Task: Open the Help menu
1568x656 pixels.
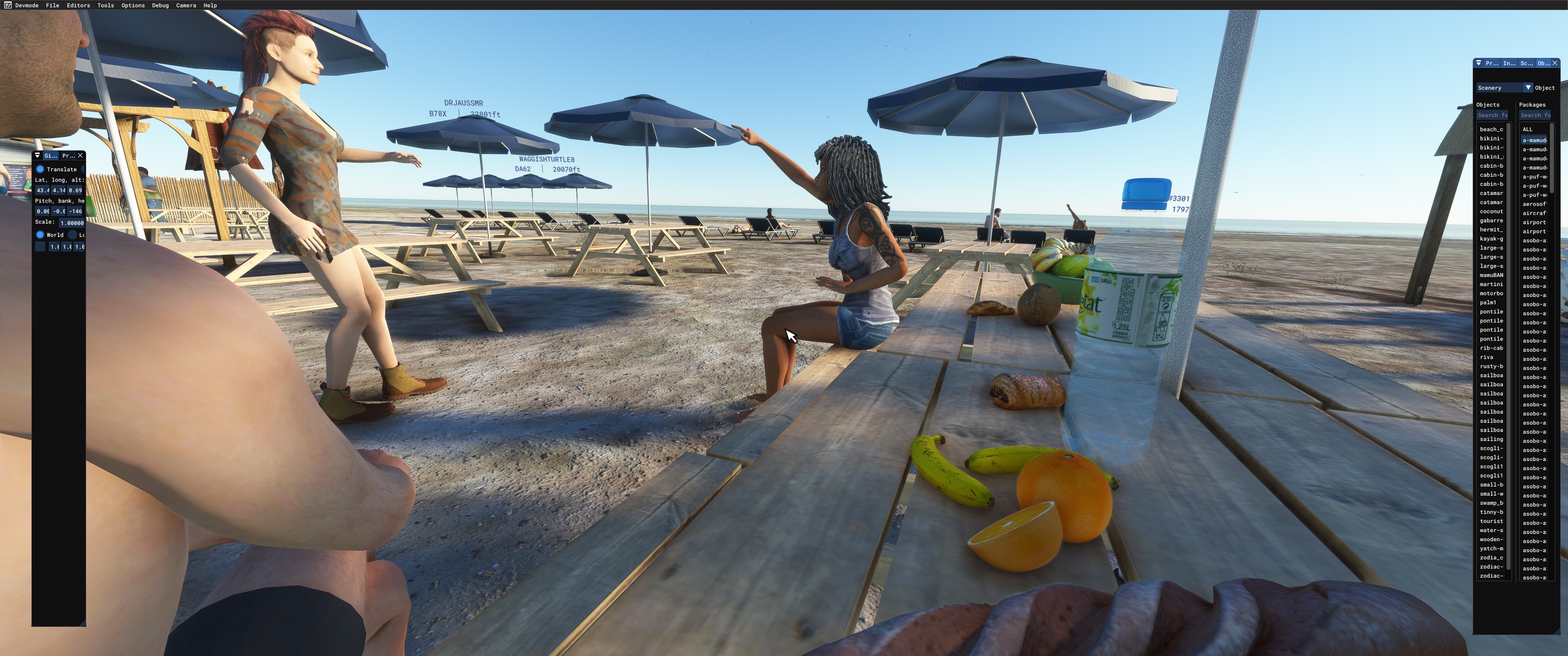Action: pos(210,5)
